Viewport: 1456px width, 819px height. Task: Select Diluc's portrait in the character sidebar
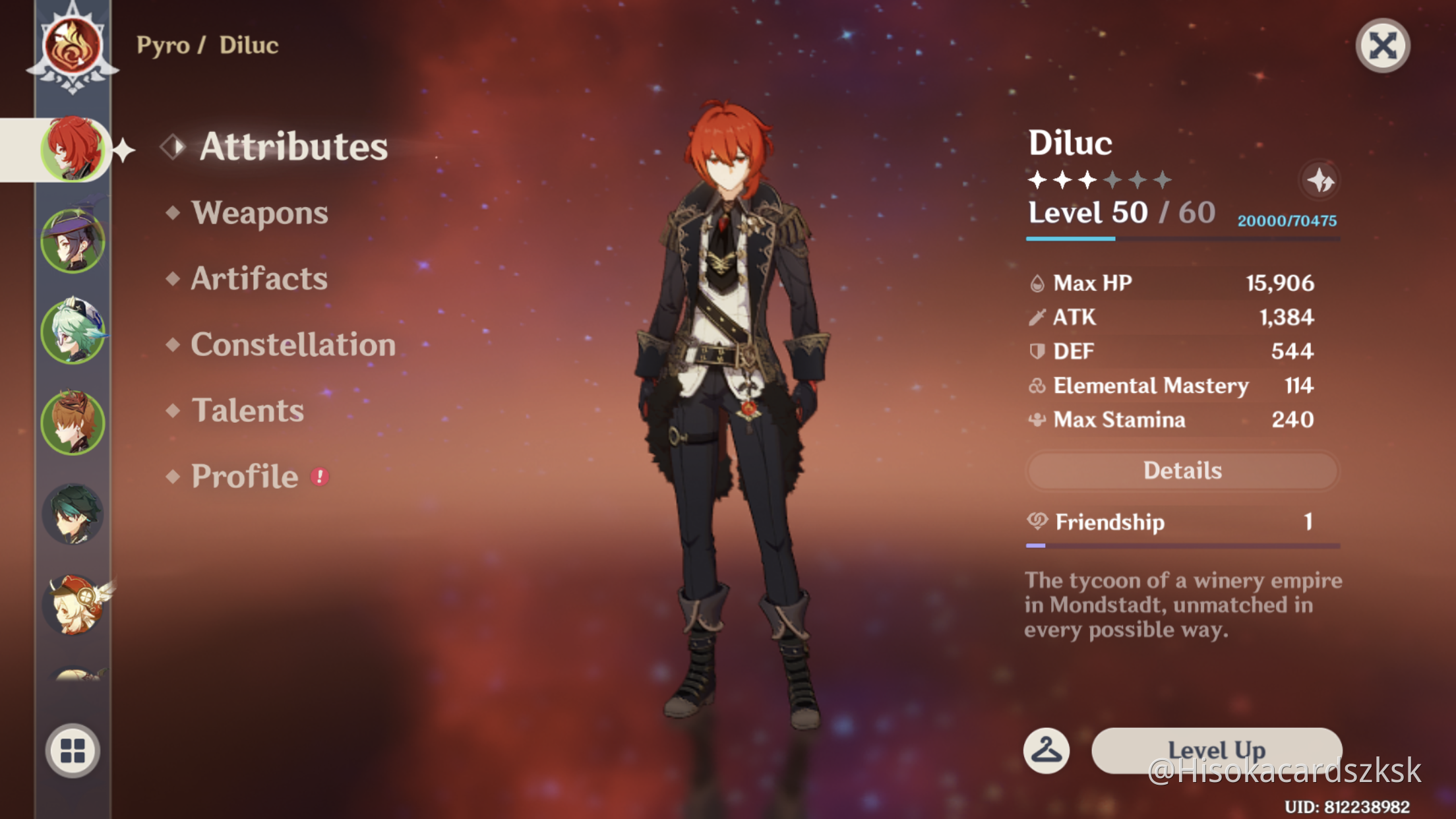[74, 150]
